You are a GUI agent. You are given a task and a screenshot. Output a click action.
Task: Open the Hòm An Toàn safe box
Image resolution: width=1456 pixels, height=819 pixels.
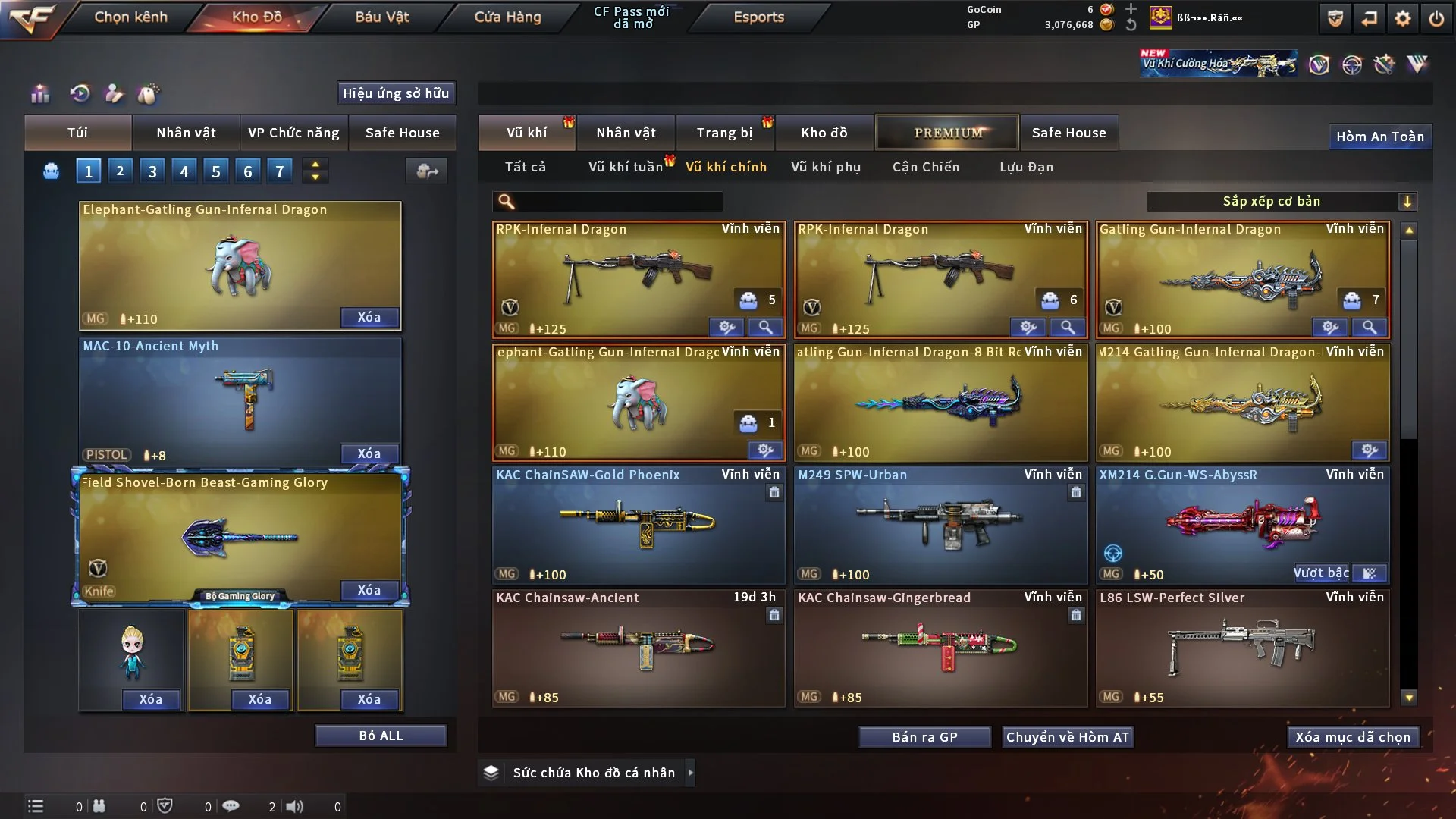tap(1379, 136)
